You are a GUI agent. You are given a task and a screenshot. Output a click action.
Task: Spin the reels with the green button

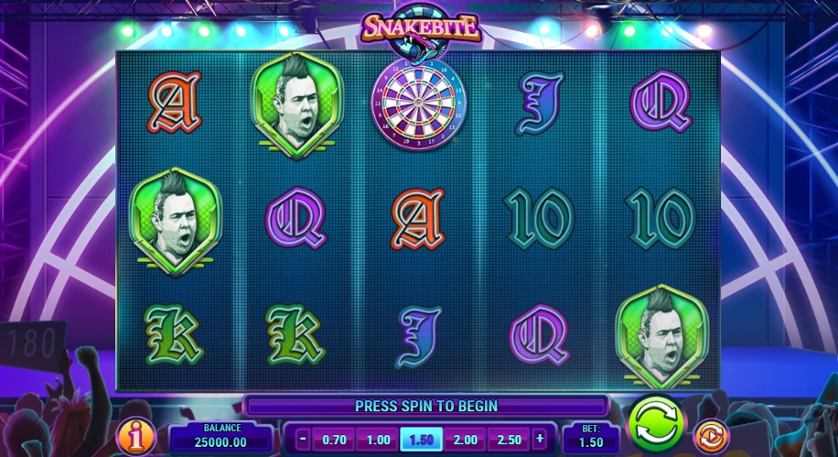click(654, 426)
